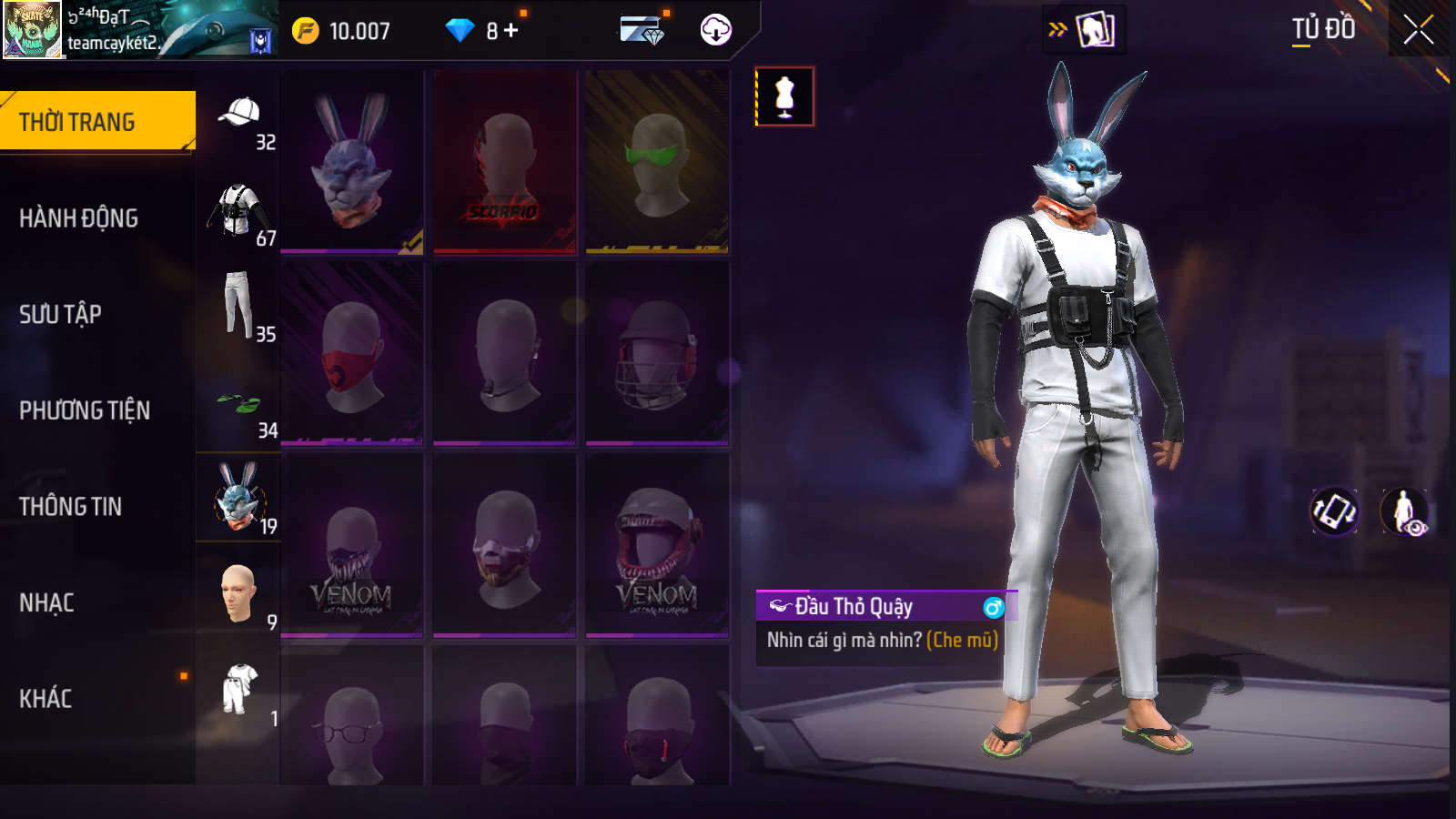Screen dimensions: 1456x819
Task: Click the mannequin icon button
Action: tap(784, 96)
